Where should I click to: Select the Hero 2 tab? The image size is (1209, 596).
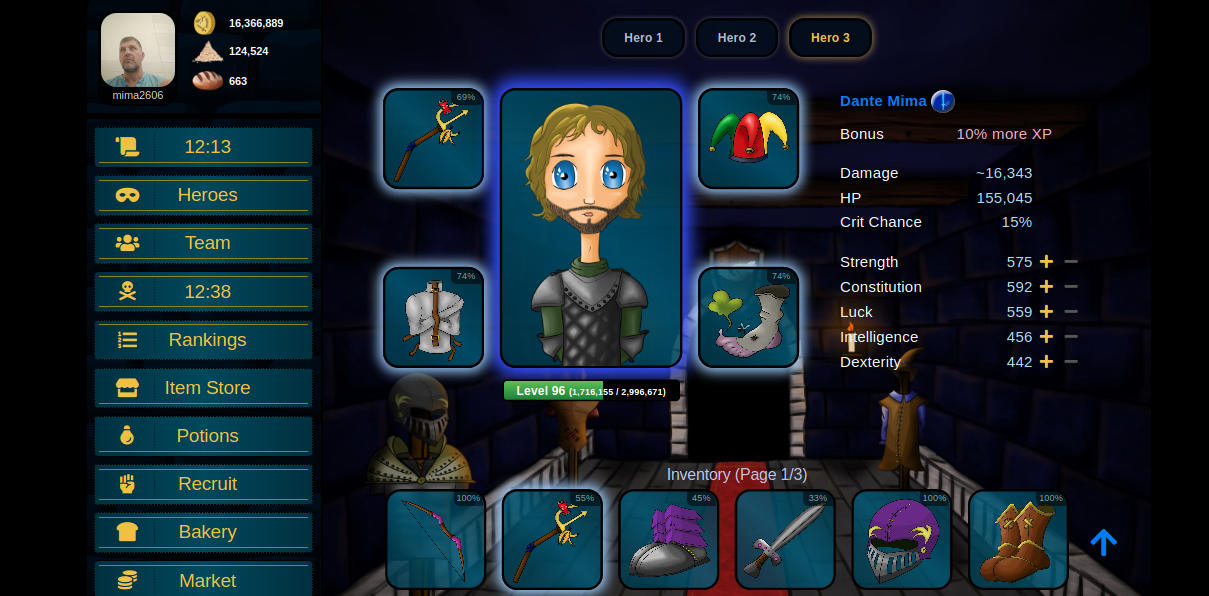tap(736, 38)
